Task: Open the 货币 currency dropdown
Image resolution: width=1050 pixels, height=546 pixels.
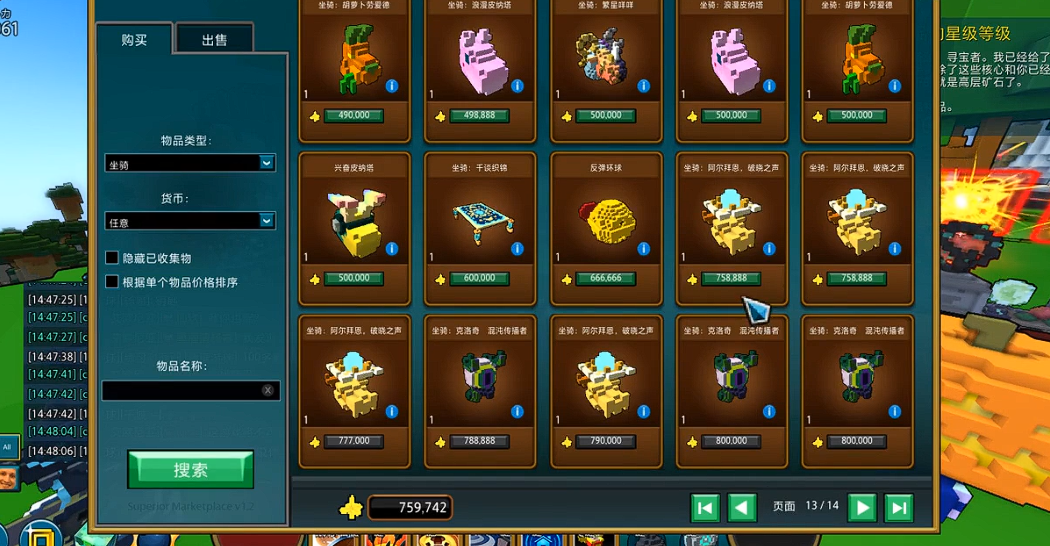Action: coord(190,220)
